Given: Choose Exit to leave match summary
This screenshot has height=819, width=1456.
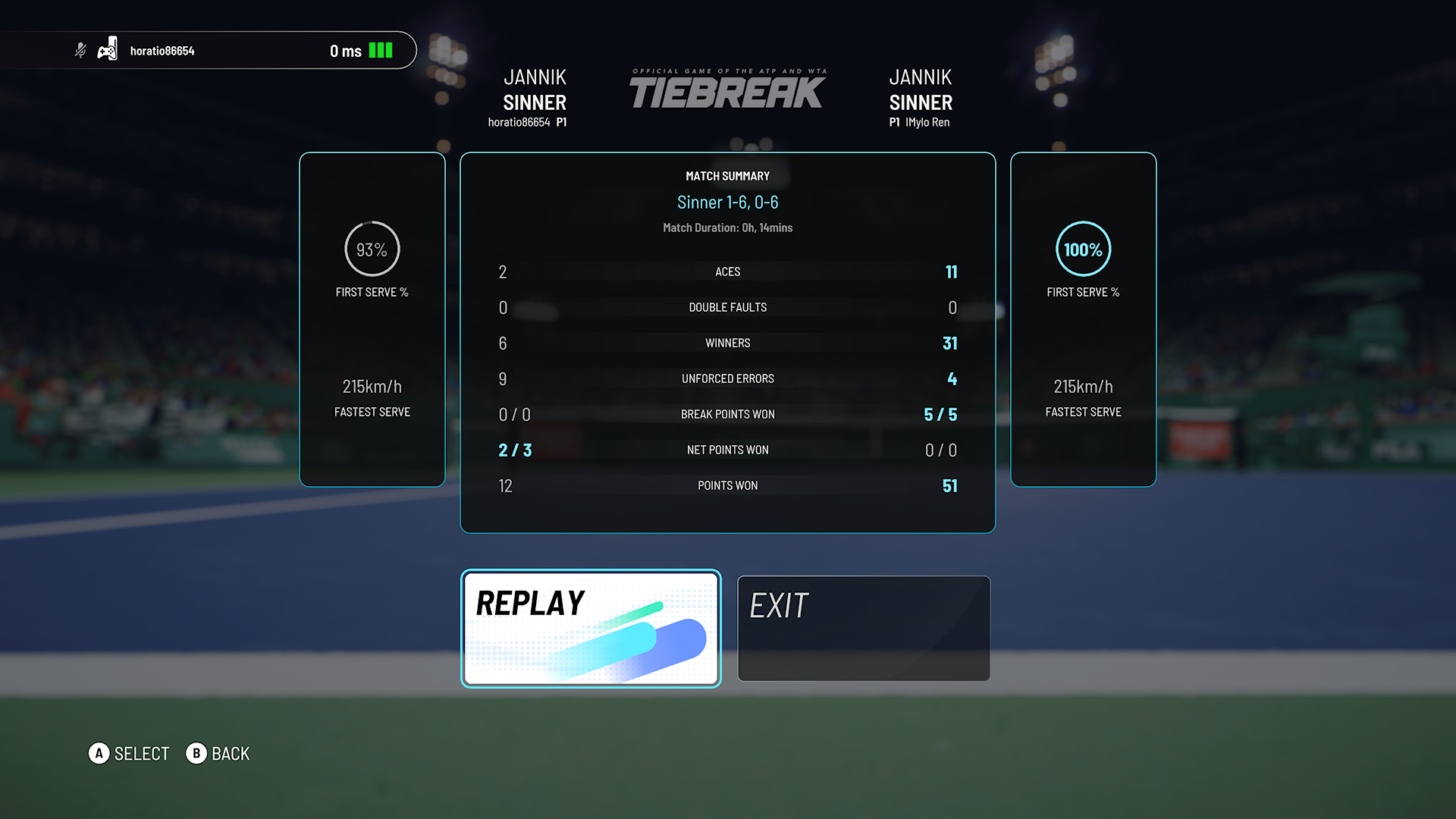Looking at the screenshot, I should (864, 629).
